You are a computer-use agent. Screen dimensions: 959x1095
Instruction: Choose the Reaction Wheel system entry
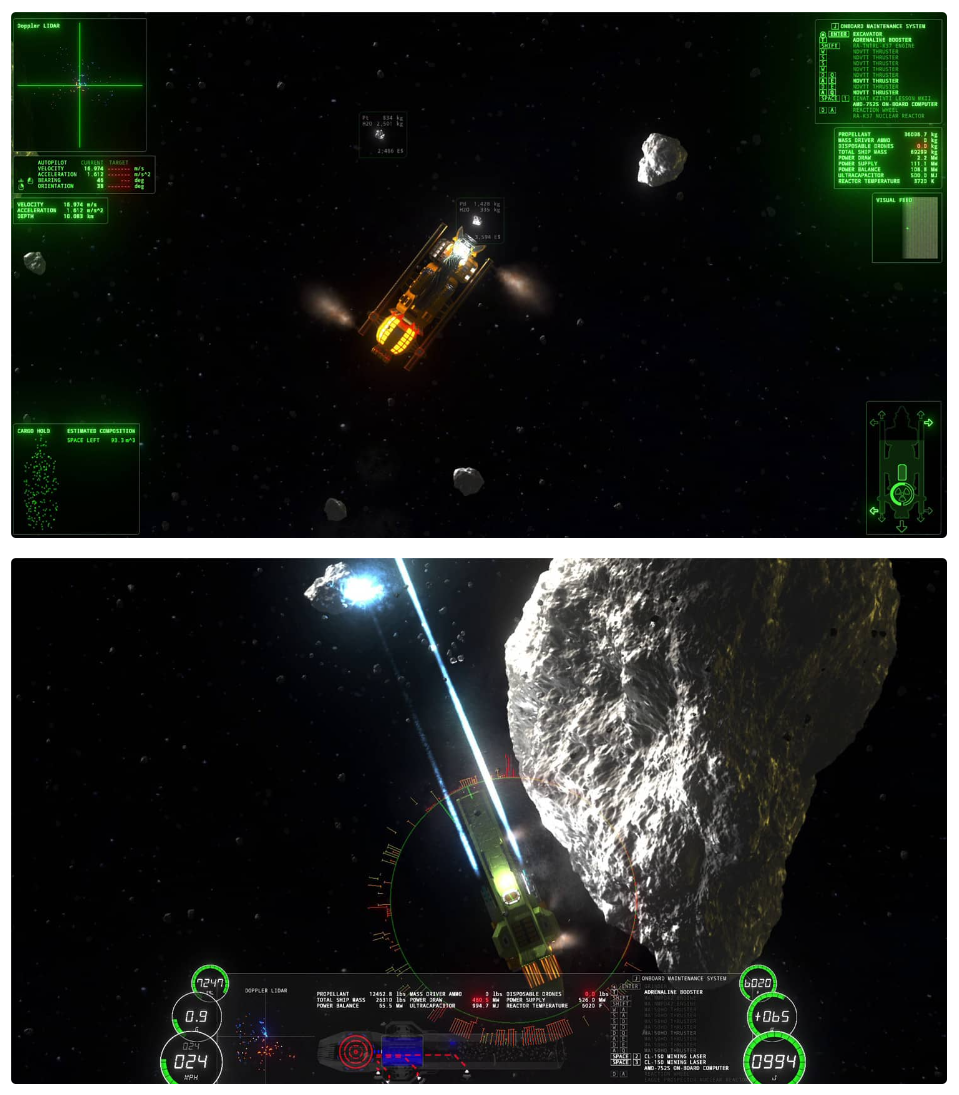tap(874, 110)
